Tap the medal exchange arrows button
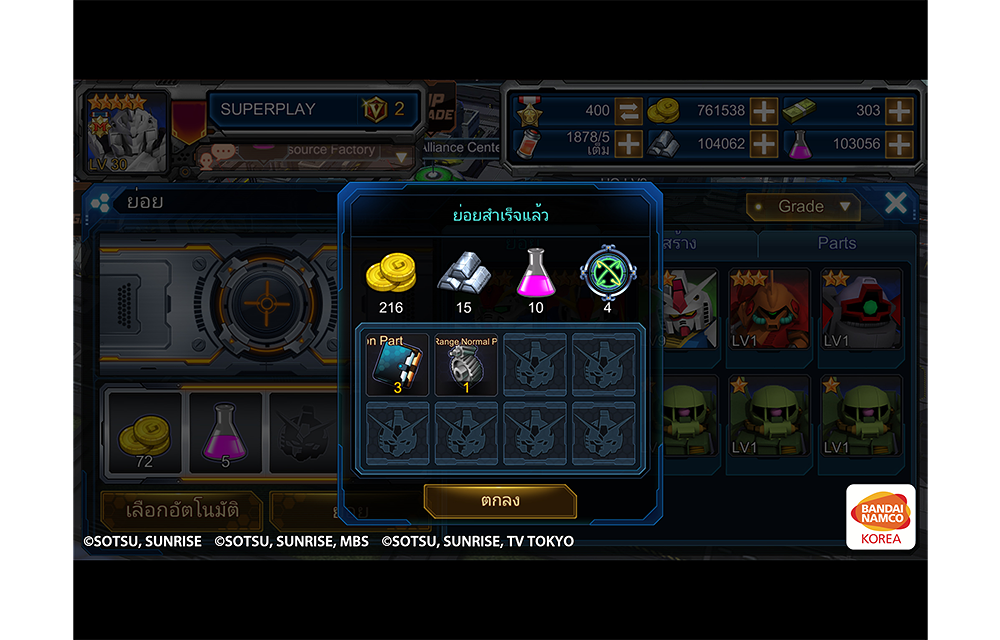The image size is (1000, 640). pyautogui.click(x=628, y=111)
